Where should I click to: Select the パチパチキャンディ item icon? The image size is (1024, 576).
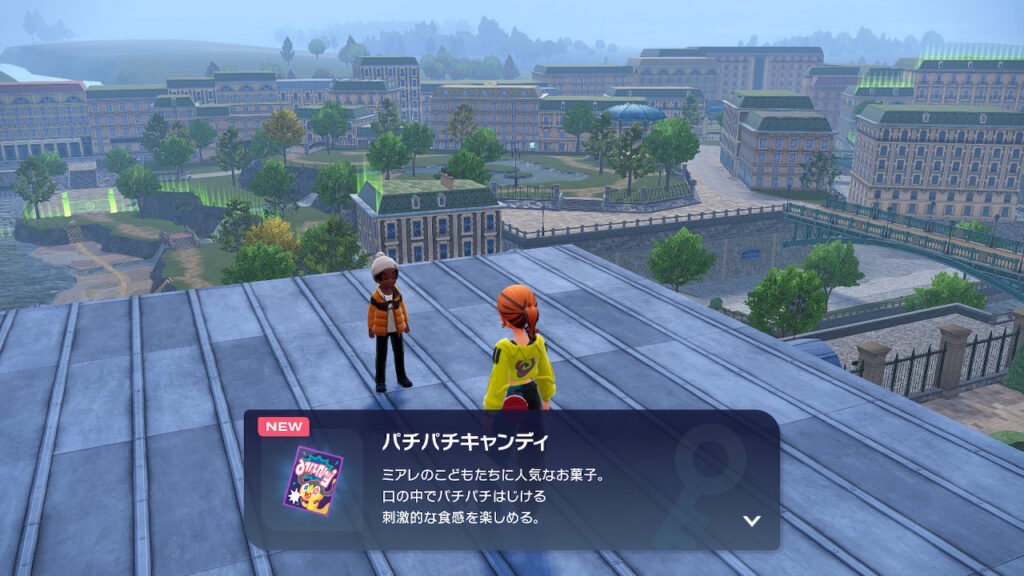pyautogui.click(x=313, y=481)
